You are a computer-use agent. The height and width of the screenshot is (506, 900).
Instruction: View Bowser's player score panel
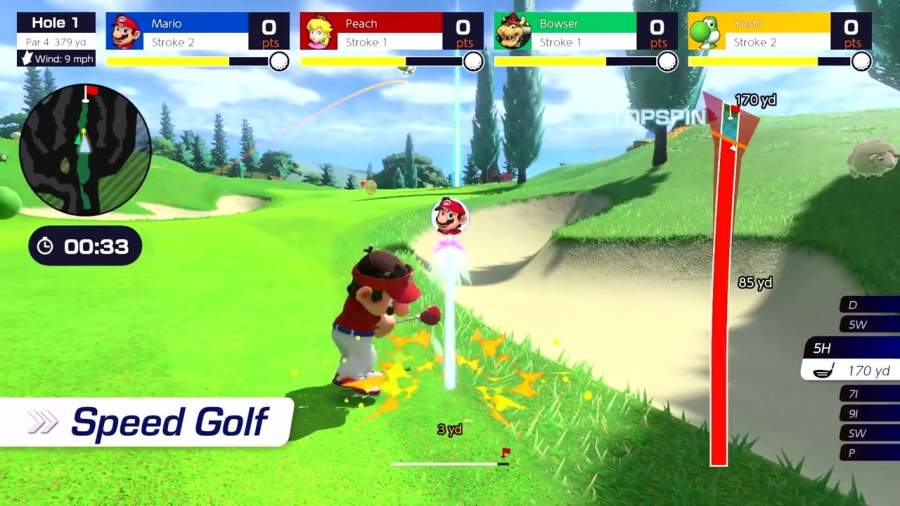[585, 32]
